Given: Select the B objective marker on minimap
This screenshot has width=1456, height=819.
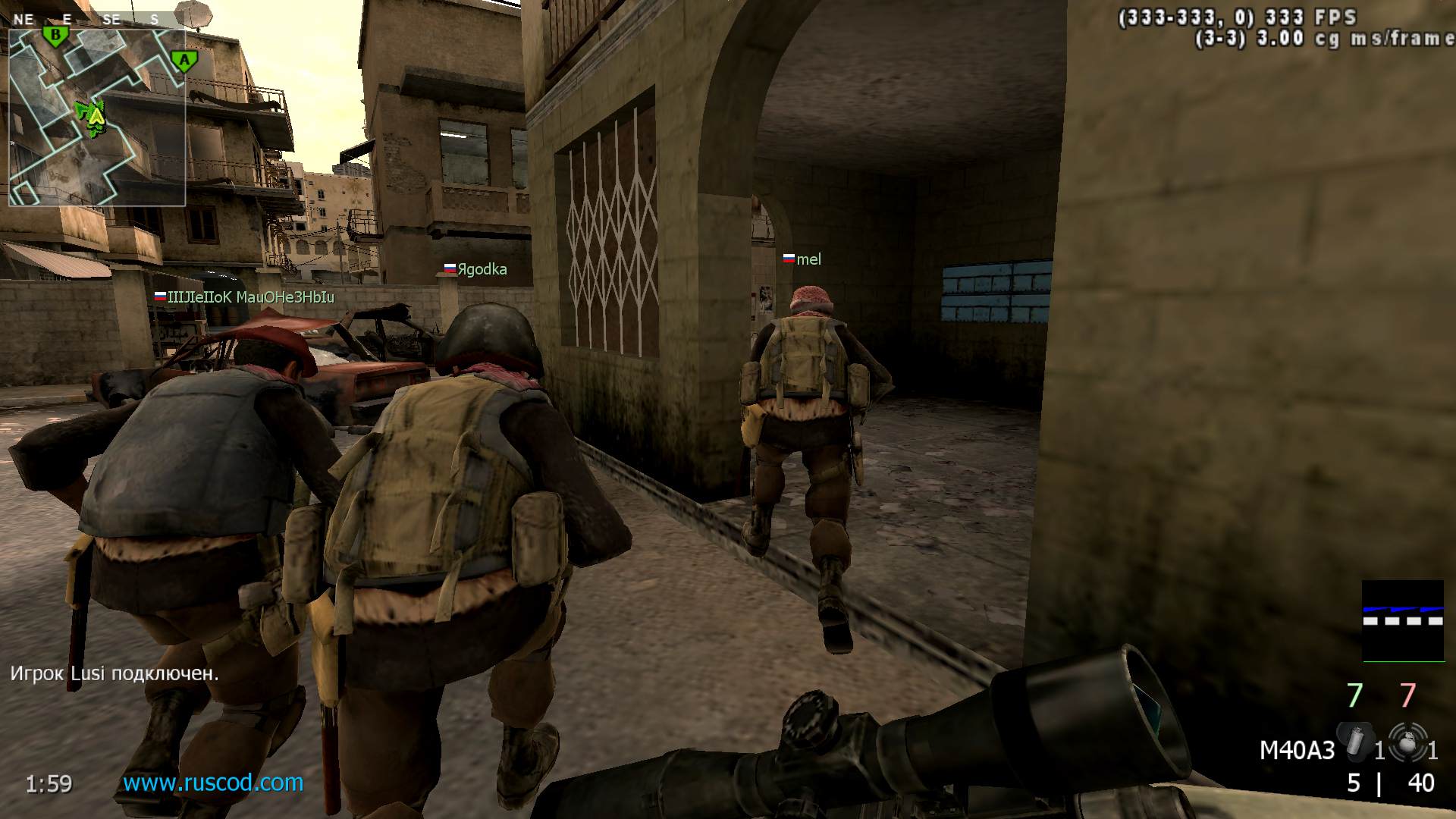Looking at the screenshot, I should click(55, 35).
